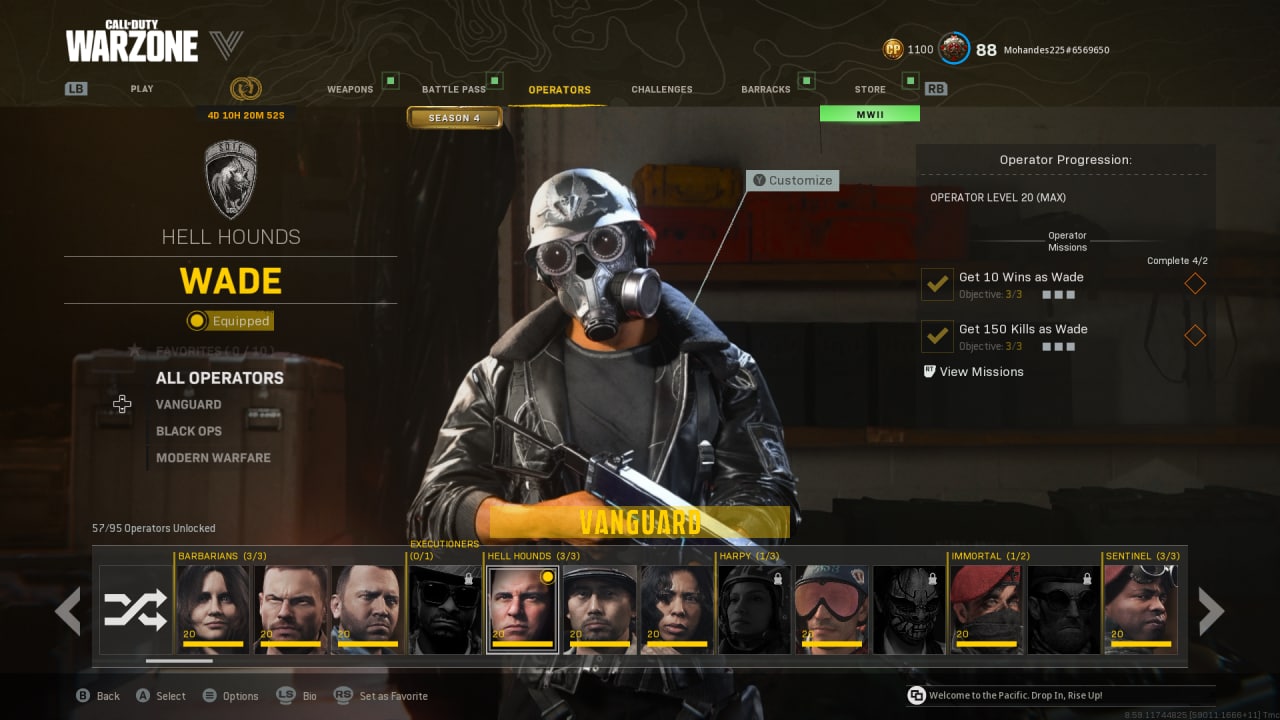This screenshot has width=1280, height=720.
Task: Switch to the CHALLENGES tab
Action: click(x=661, y=88)
